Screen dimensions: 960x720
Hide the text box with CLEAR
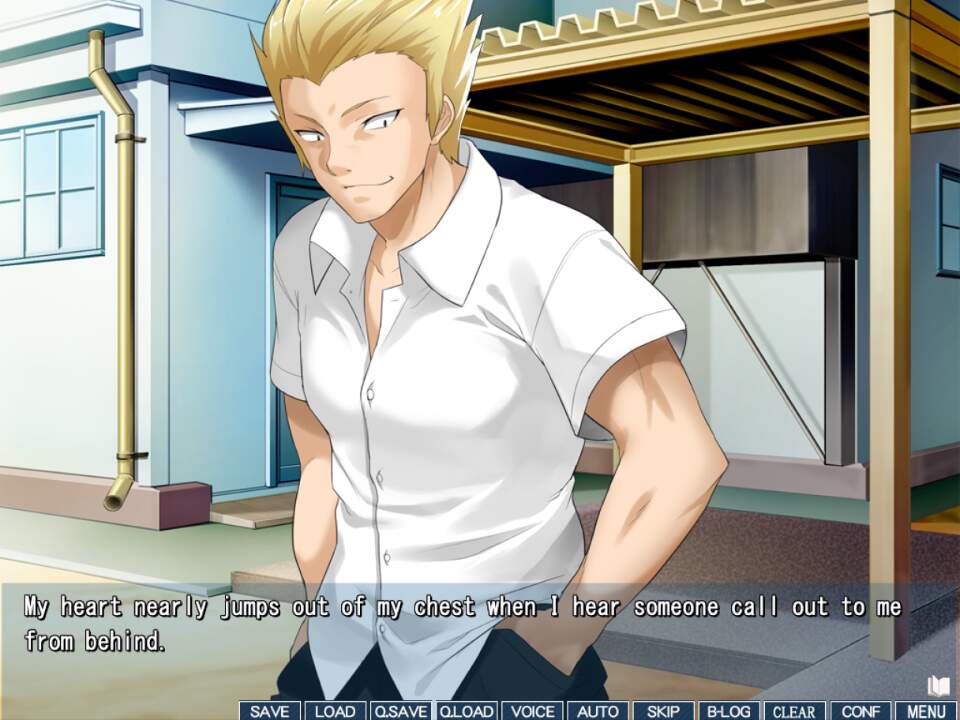pyautogui.click(x=795, y=711)
